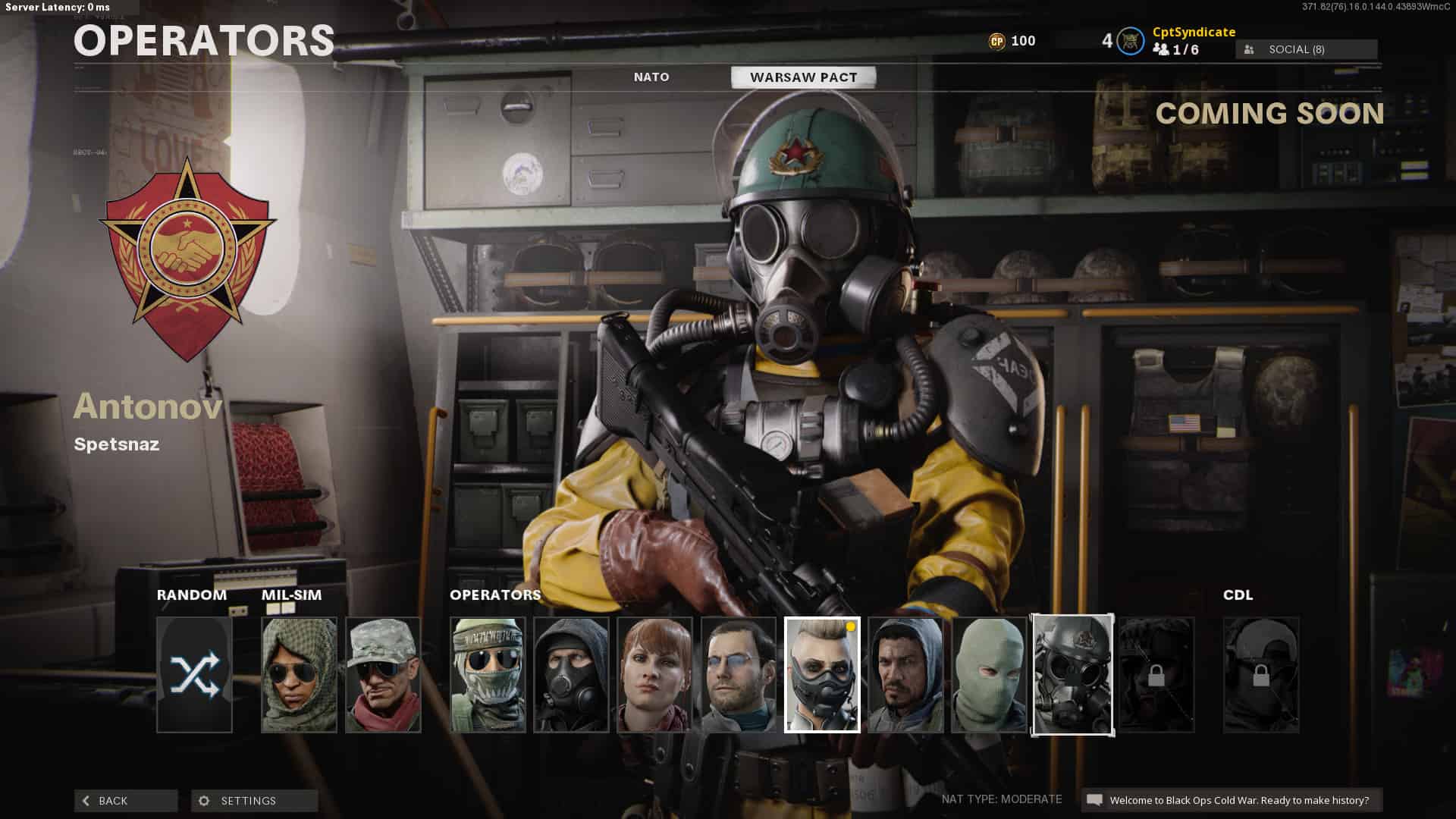Image resolution: width=1456 pixels, height=819 pixels.
Task: Open the CptSyndicate player profile emblem
Action: 1131,41
